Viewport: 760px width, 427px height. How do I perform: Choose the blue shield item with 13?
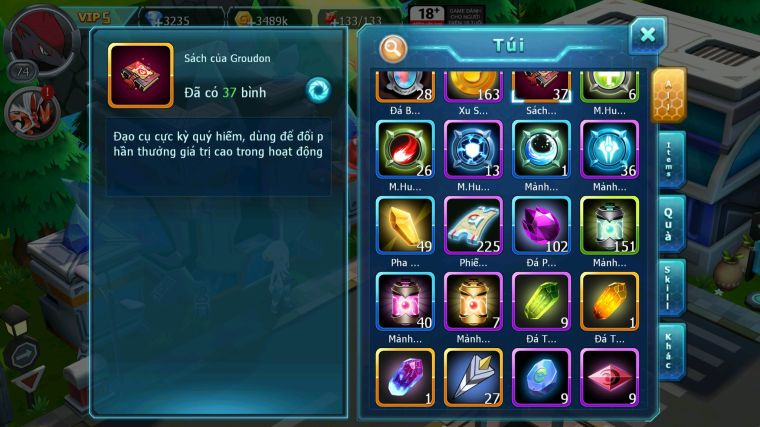(473, 149)
